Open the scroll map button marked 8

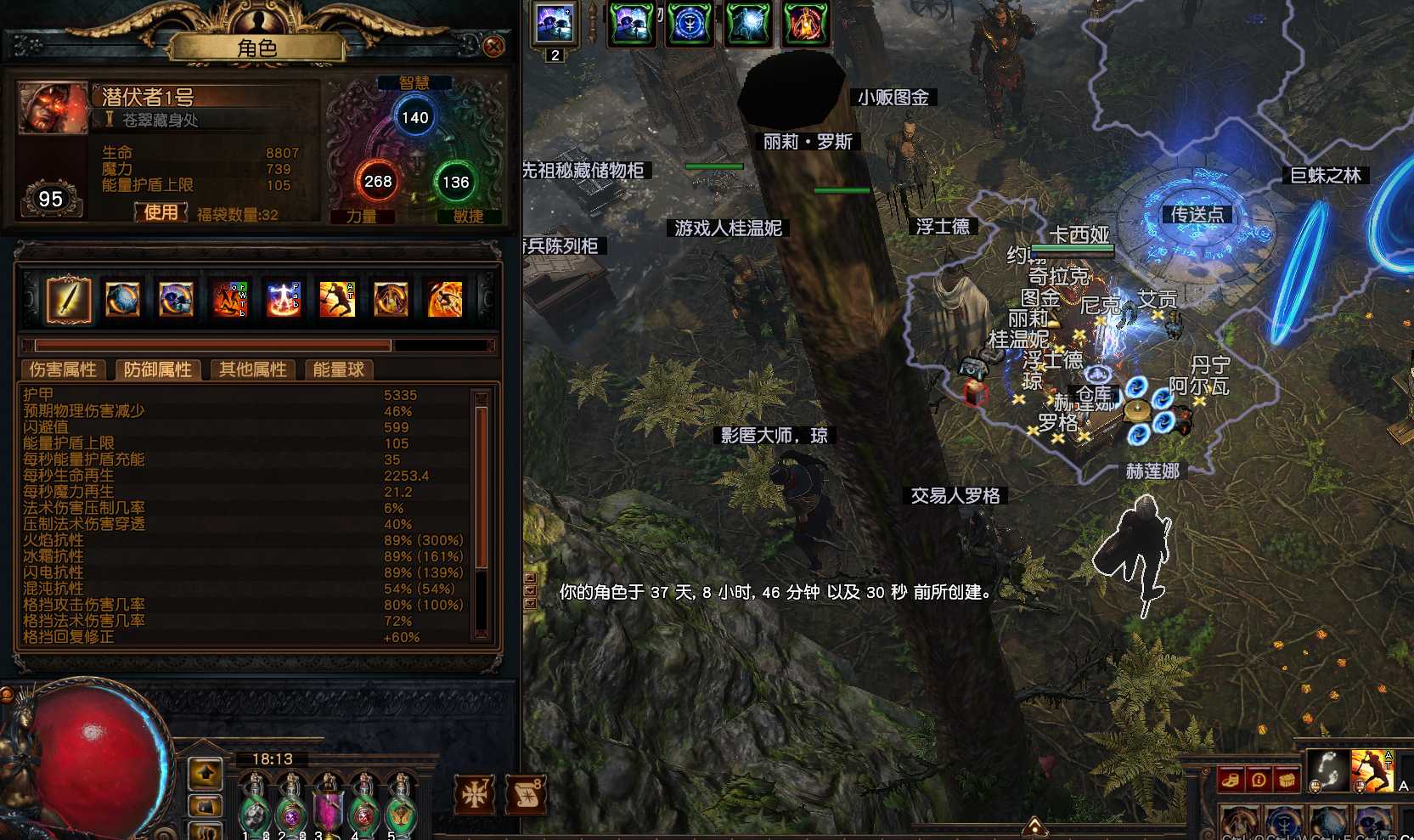tap(524, 794)
